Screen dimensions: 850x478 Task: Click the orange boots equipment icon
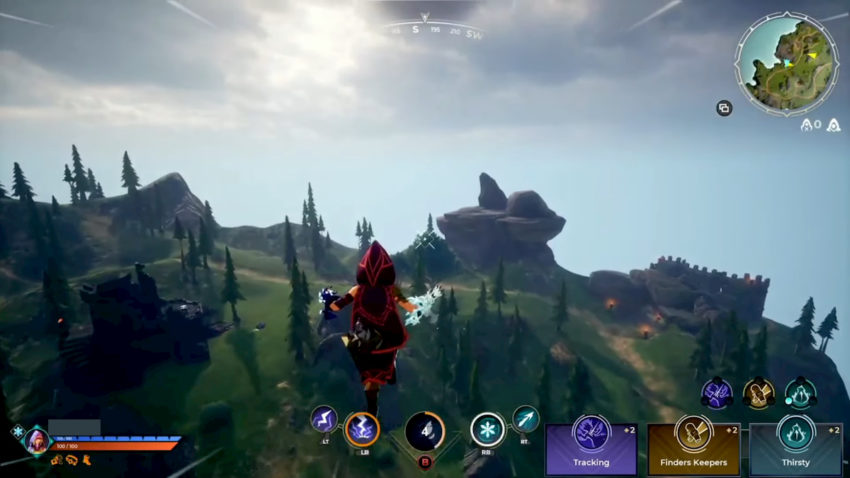[87, 461]
